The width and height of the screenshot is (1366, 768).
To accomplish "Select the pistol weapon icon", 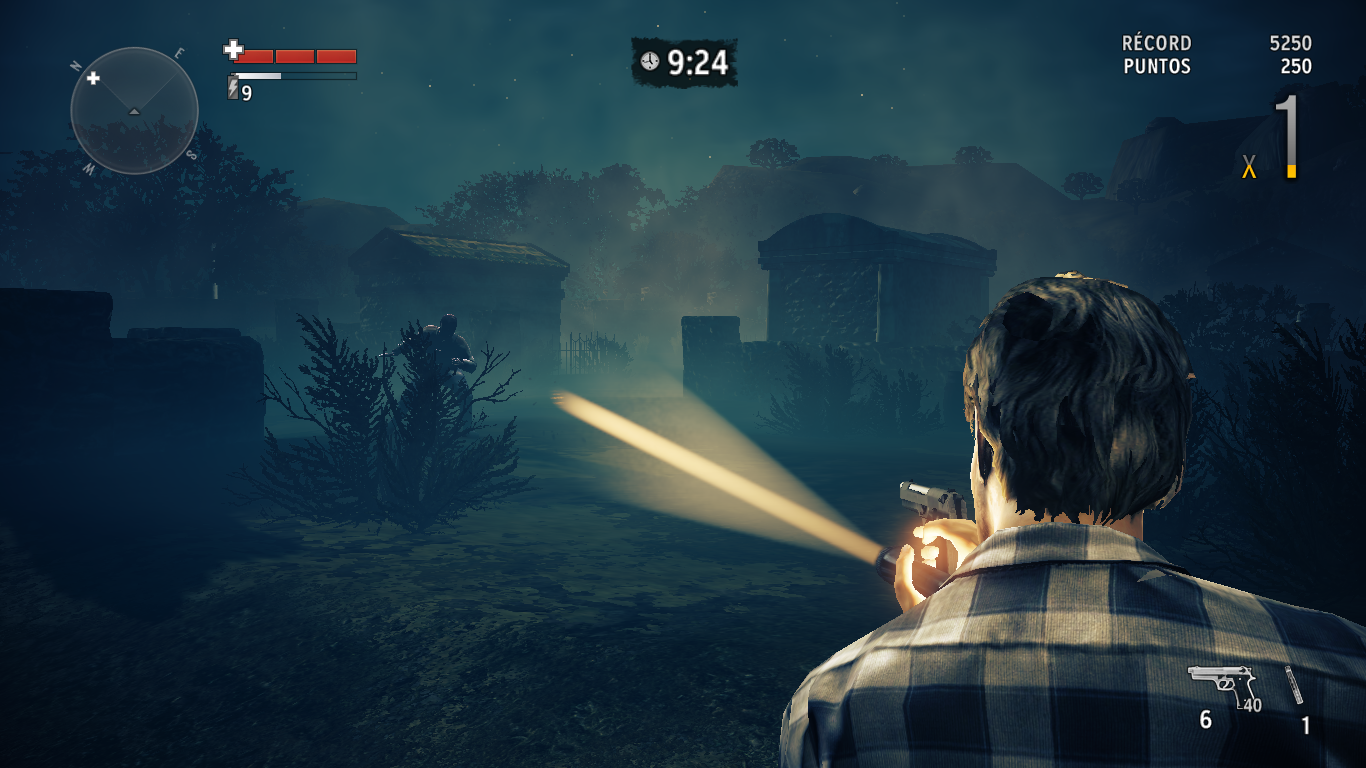I will [1221, 685].
